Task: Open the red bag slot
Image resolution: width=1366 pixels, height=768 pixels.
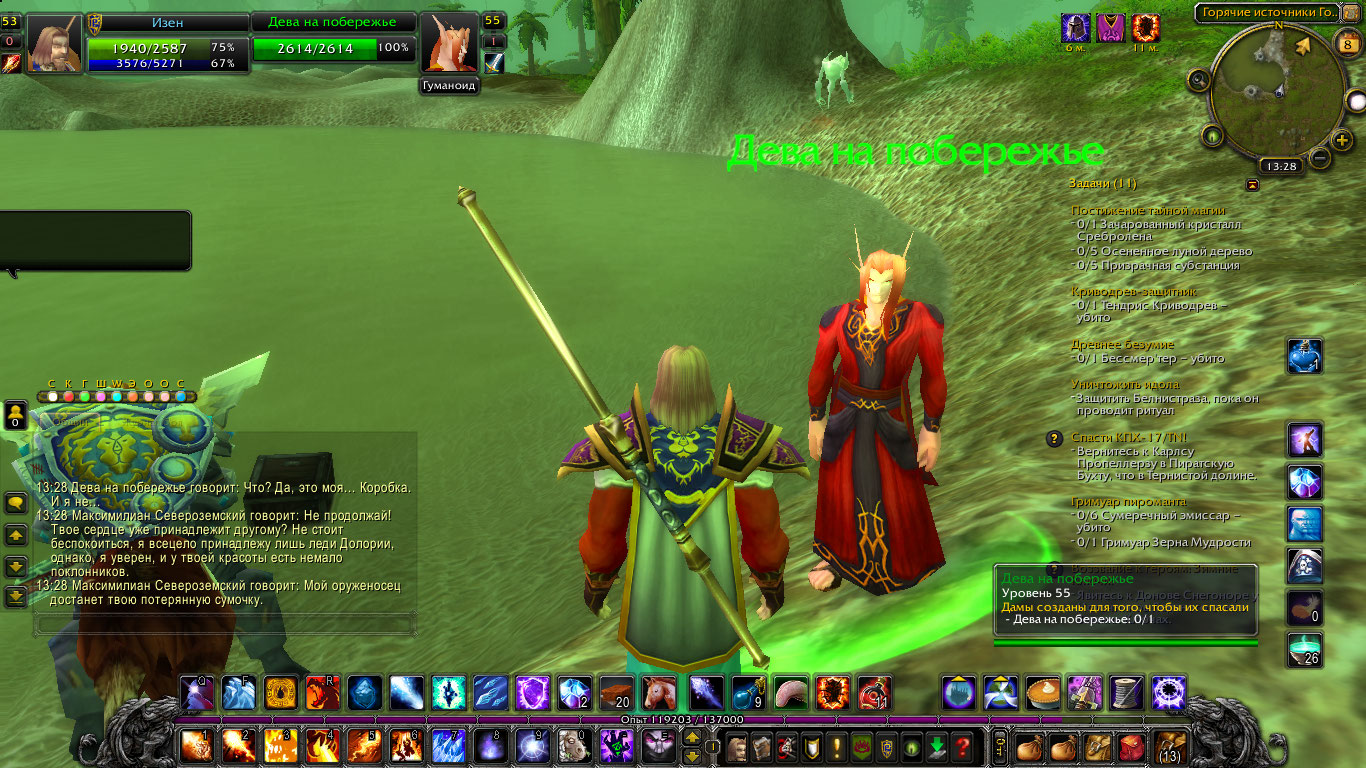Action: [1131, 746]
